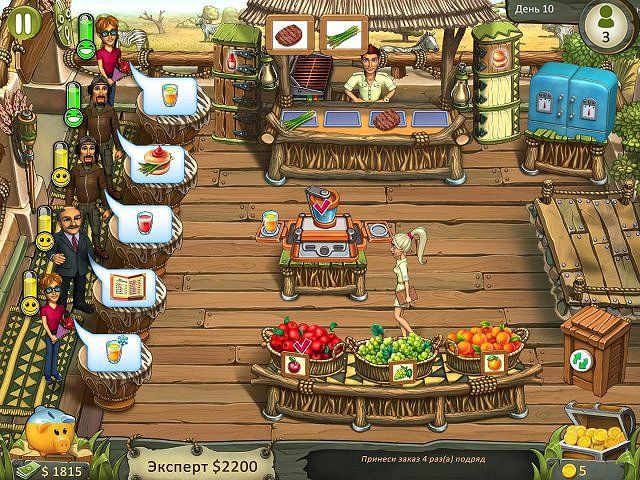Open the treasure chest of coins
This screenshot has width=640, height=480.
596,430
